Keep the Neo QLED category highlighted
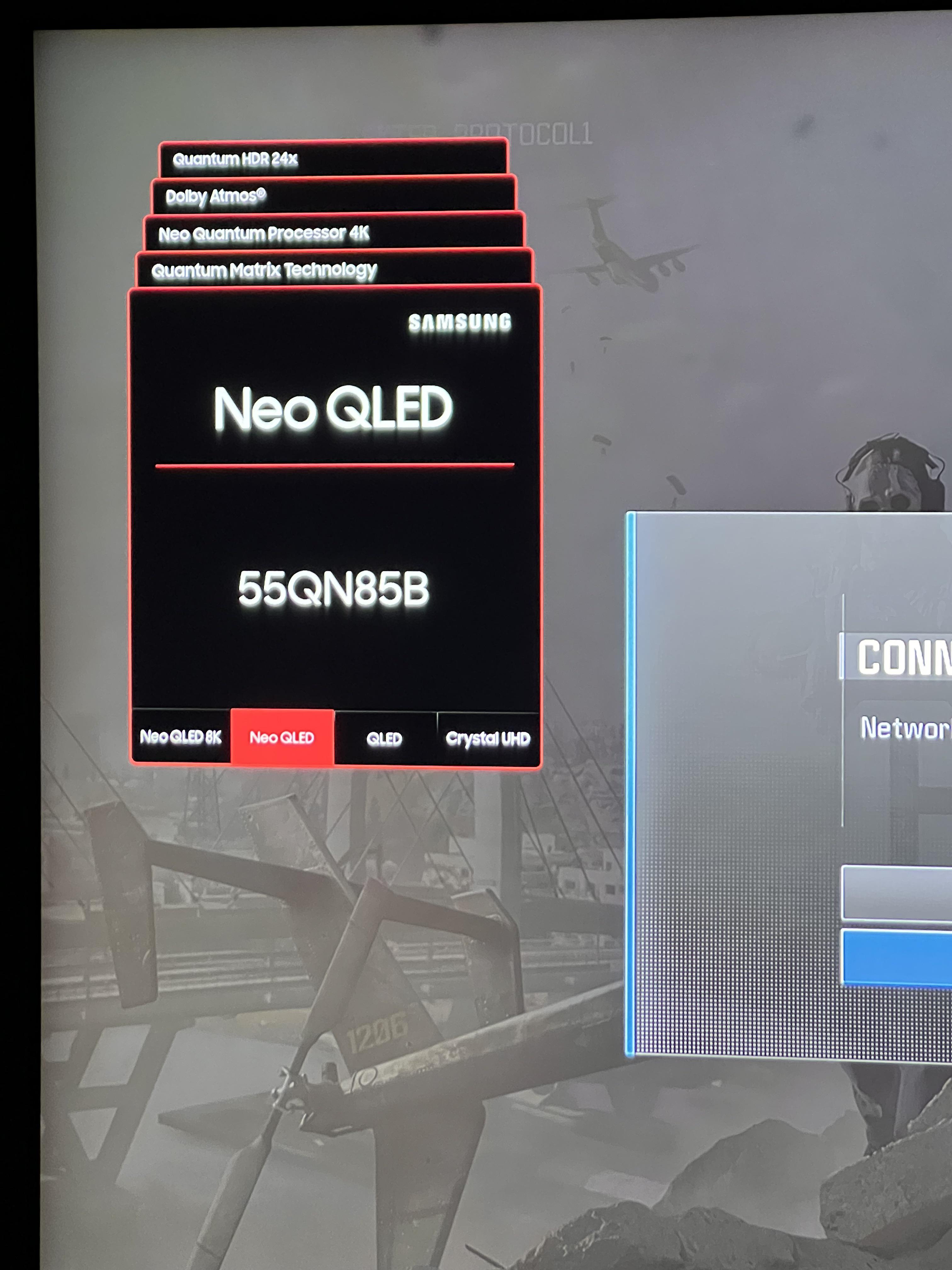The image size is (952, 1270). pyautogui.click(x=282, y=737)
